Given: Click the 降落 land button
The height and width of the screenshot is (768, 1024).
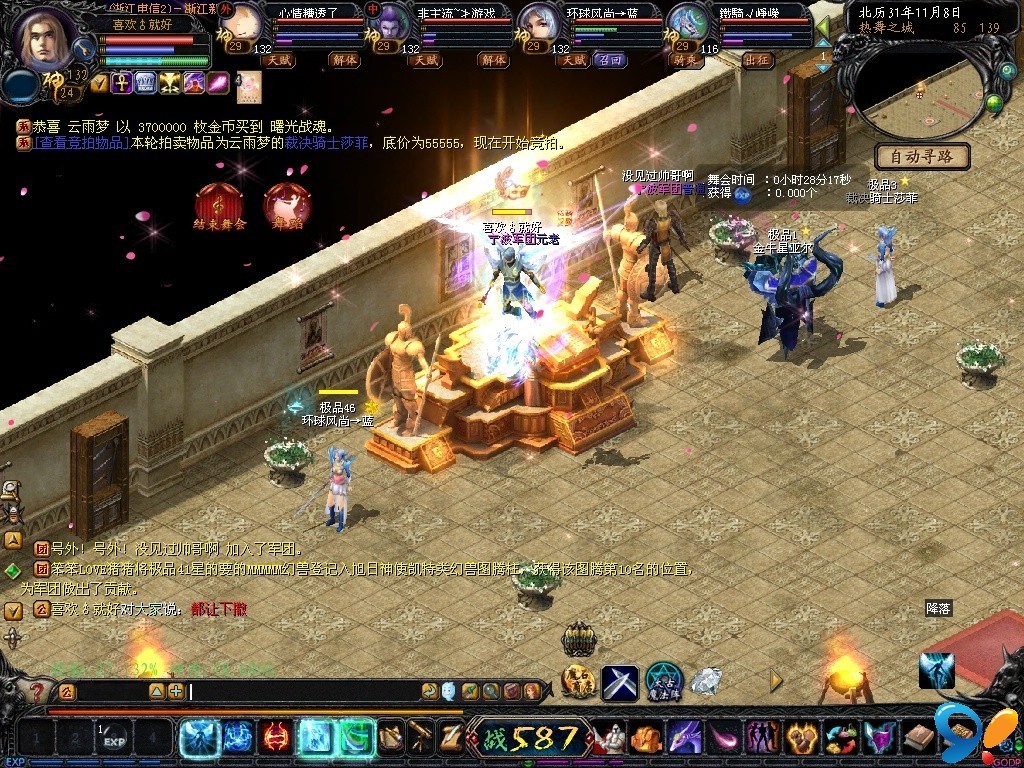Looking at the screenshot, I should 938,607.
